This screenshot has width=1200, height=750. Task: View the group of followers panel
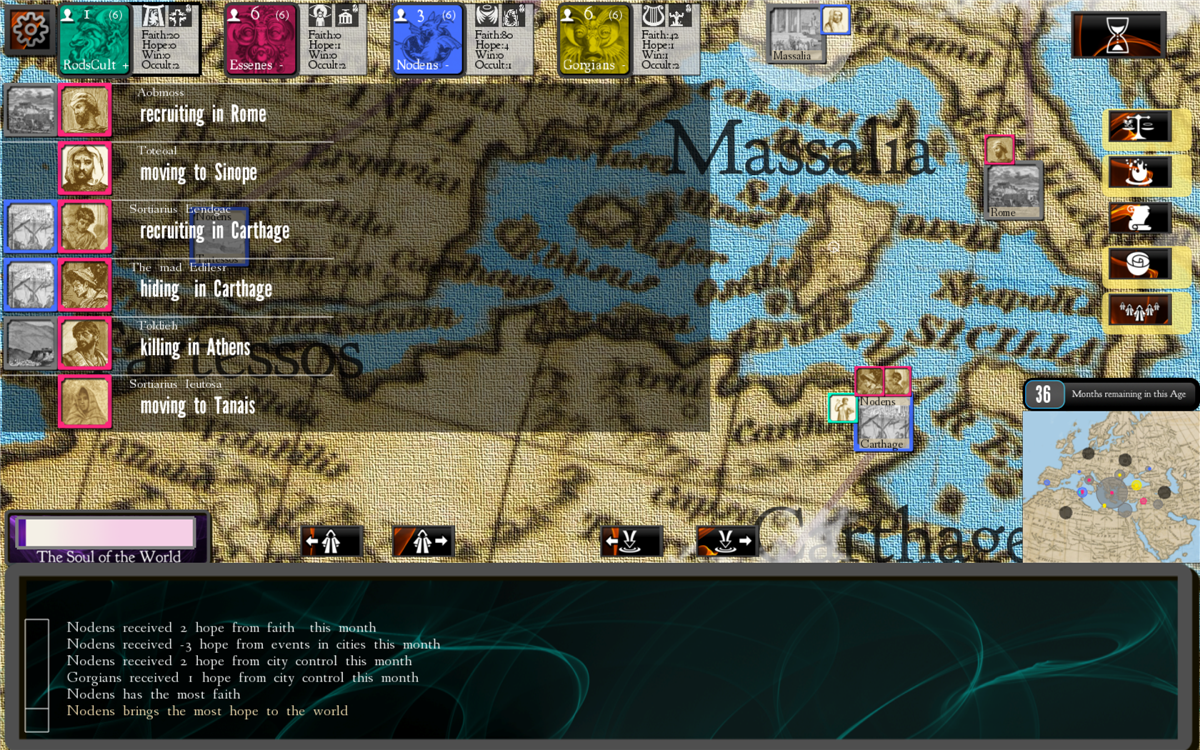[x=1139, y=310]
